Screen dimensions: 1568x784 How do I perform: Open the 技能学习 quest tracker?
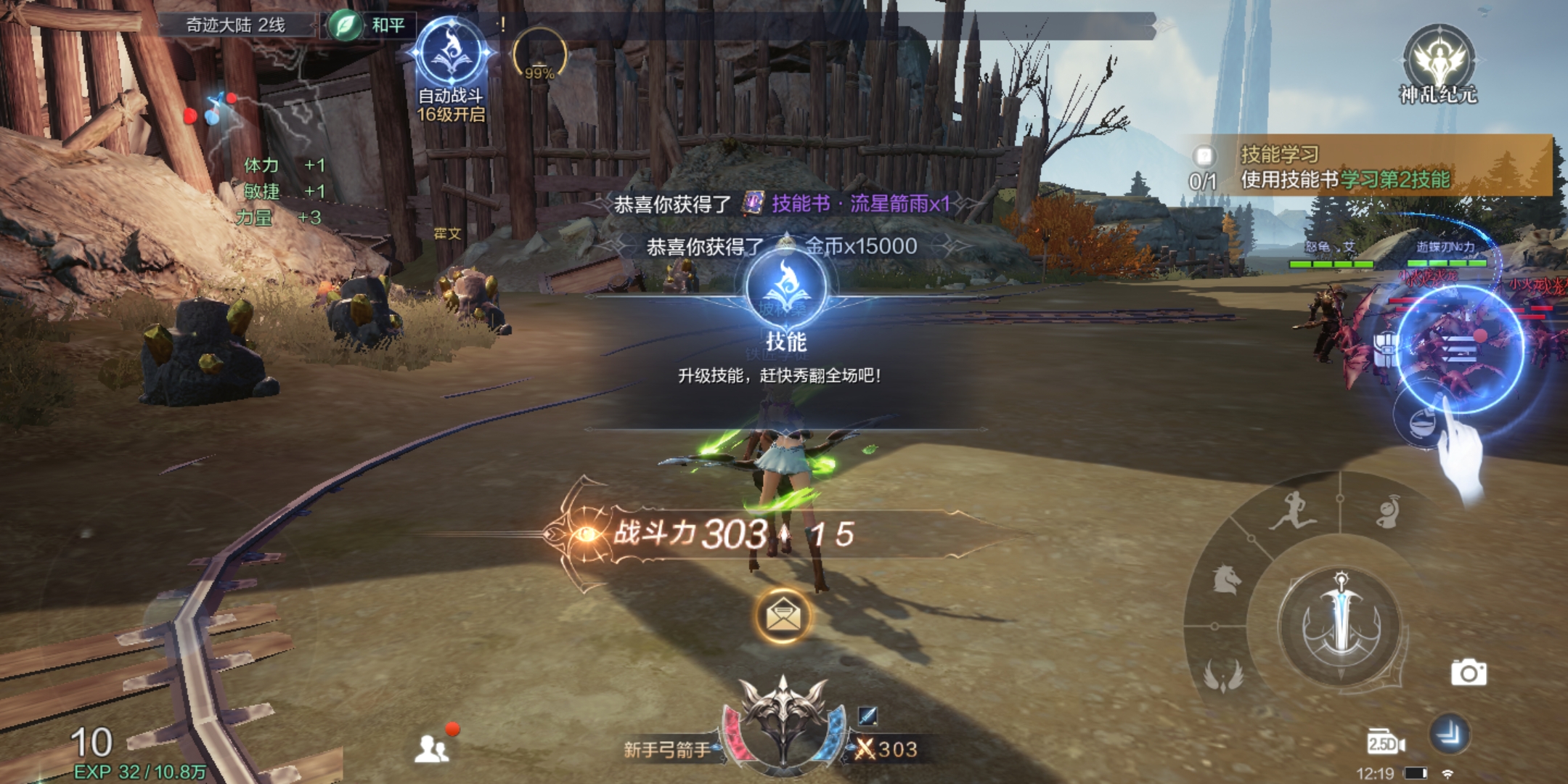1343,167
